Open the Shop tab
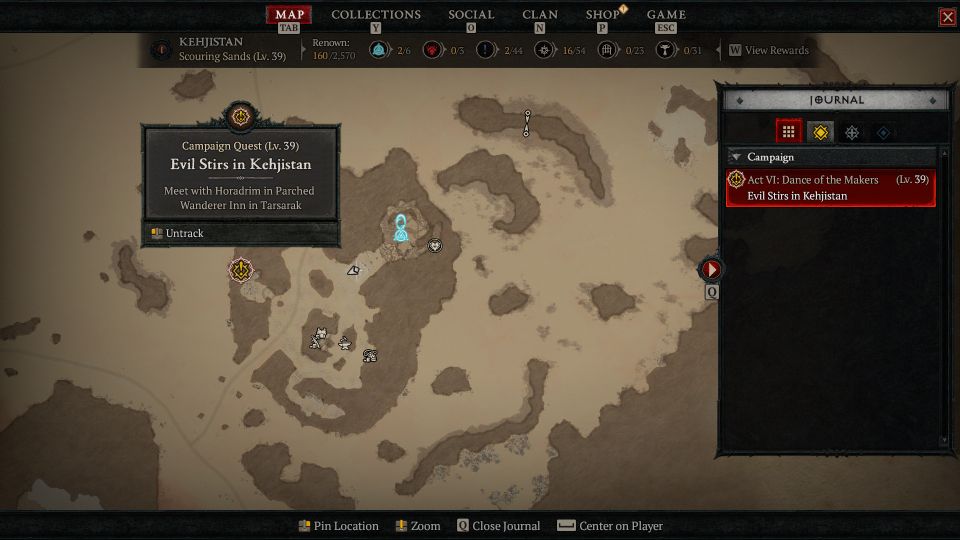The height and width of the screenshot is (540, 960). tap(602, 15)
